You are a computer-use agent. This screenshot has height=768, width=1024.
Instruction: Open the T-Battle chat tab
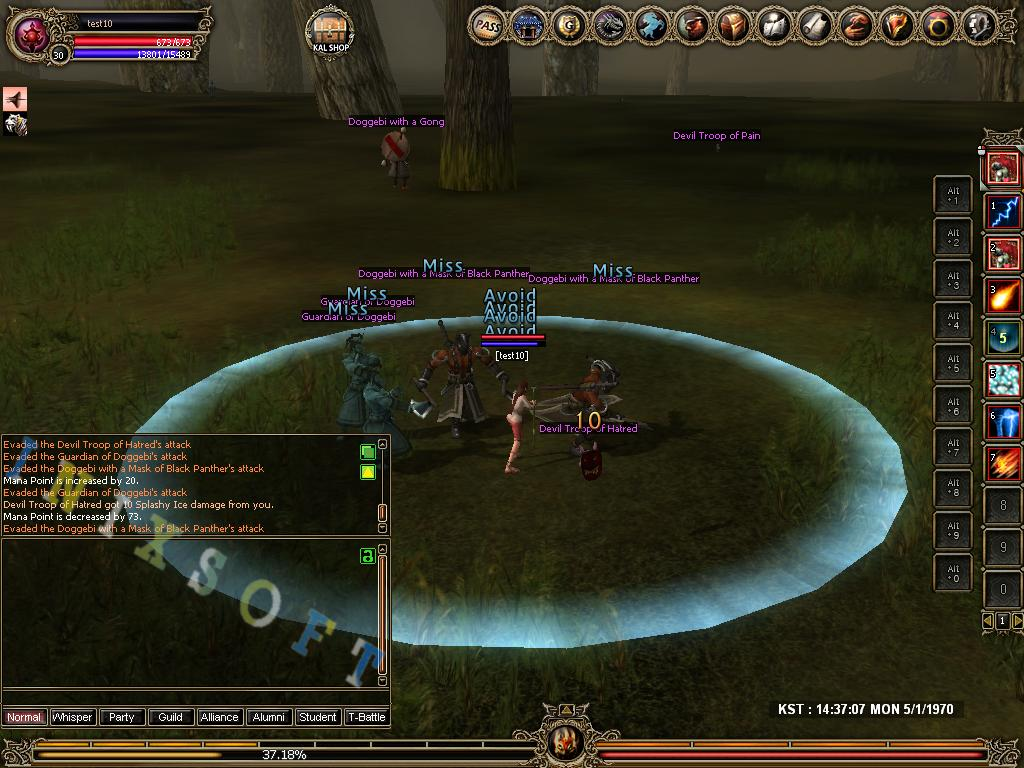coord(366,717)
